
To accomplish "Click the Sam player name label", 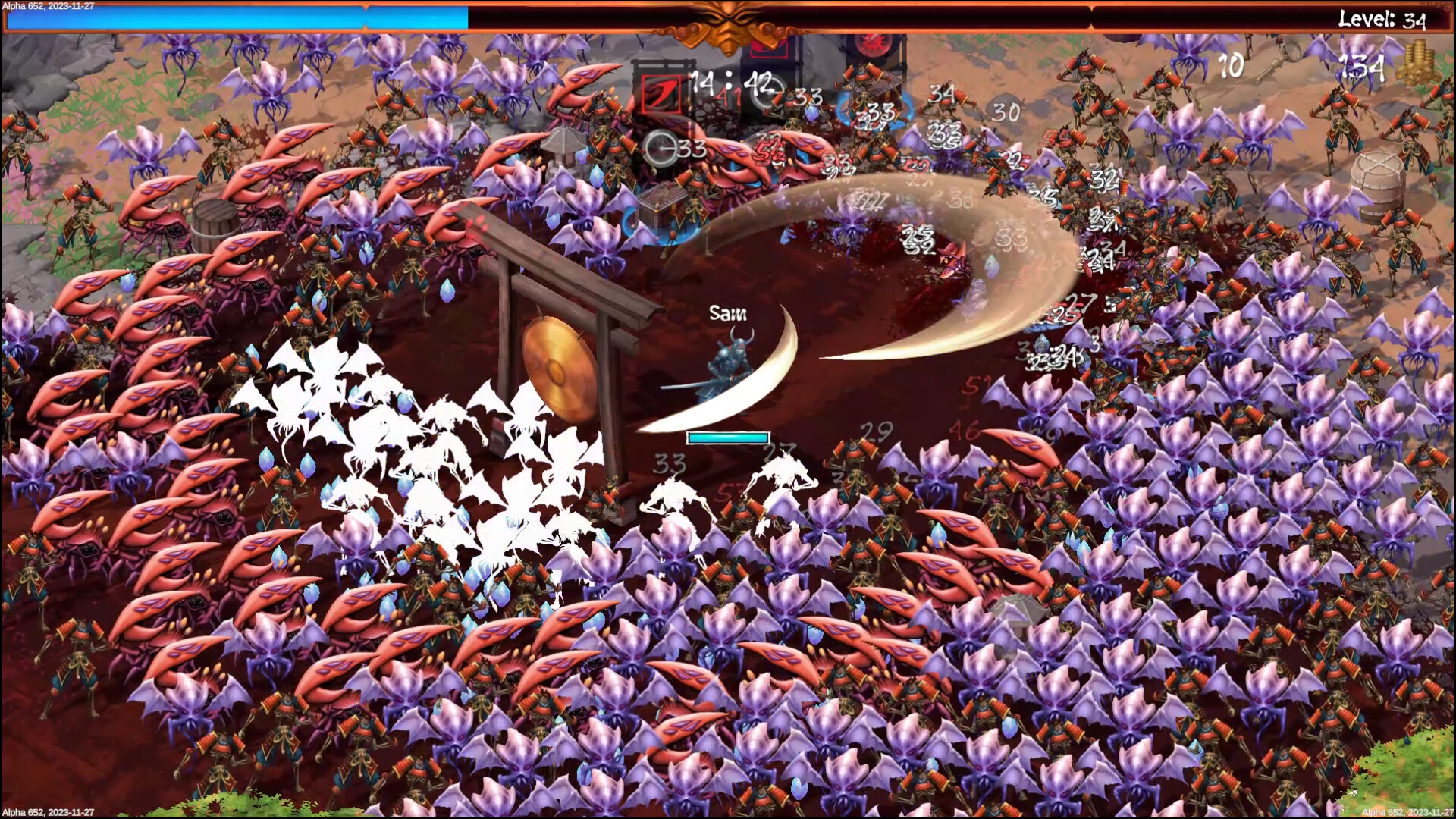I will point(728,313).
